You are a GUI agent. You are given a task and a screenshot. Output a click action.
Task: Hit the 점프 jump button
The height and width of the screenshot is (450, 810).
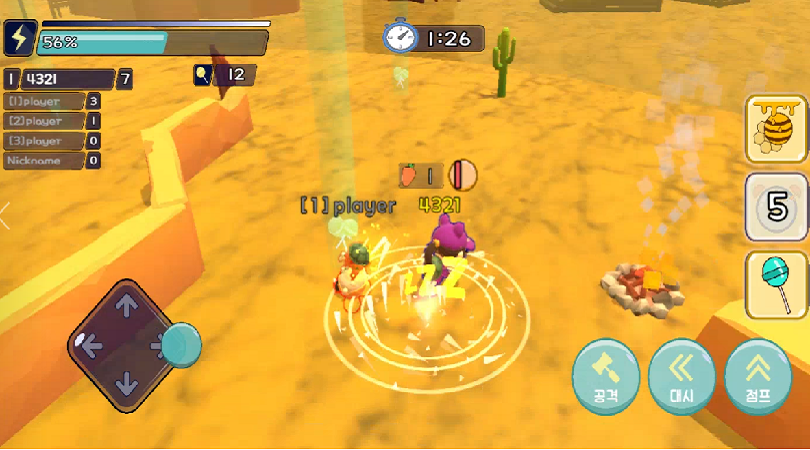click(x=758, y=376)
